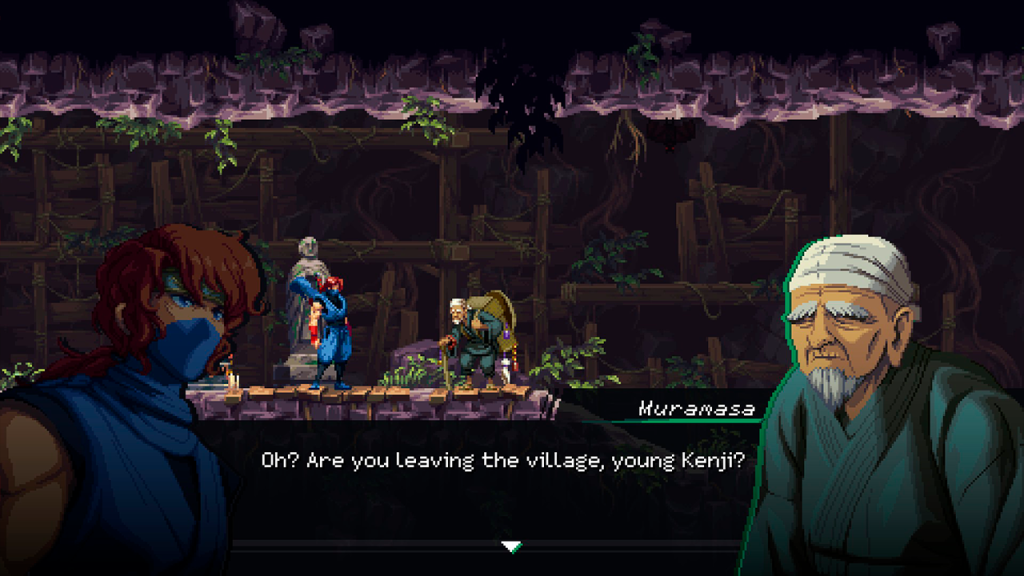
Task: Advance dialogue with the white arrow indicator
Action: [x=511, y=546]
